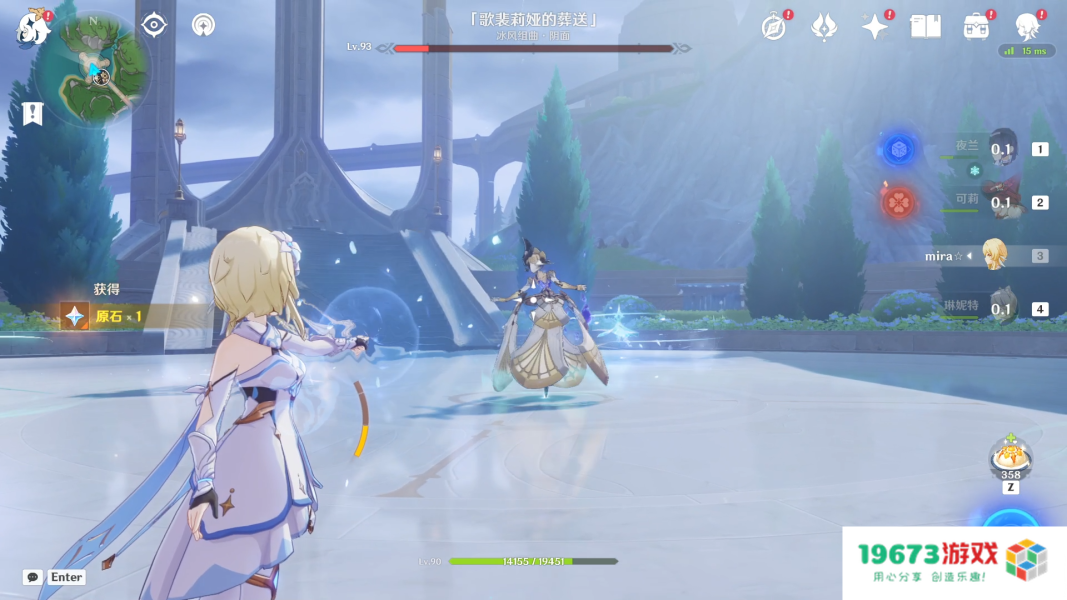Open the open-book handbook icon

pos(925,27)
